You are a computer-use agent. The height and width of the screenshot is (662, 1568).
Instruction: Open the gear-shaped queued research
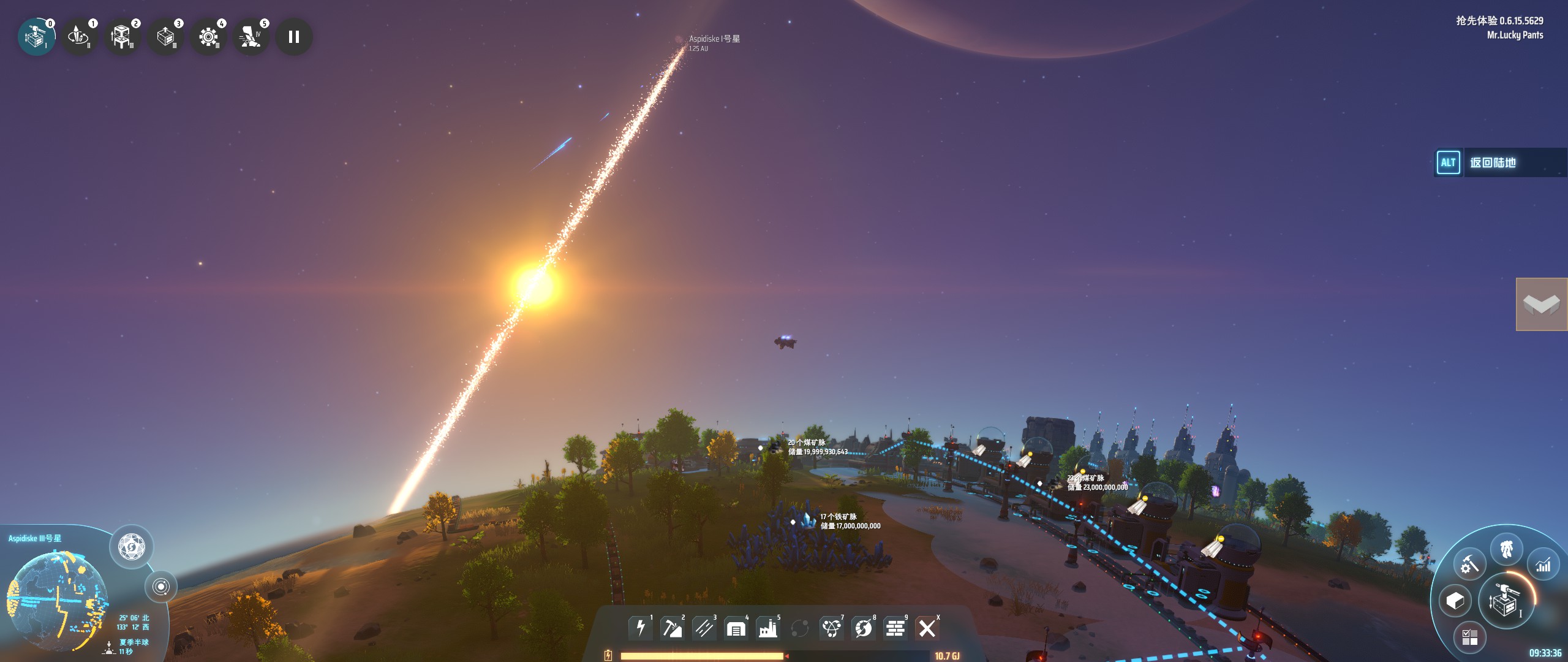tap(208, 37)
